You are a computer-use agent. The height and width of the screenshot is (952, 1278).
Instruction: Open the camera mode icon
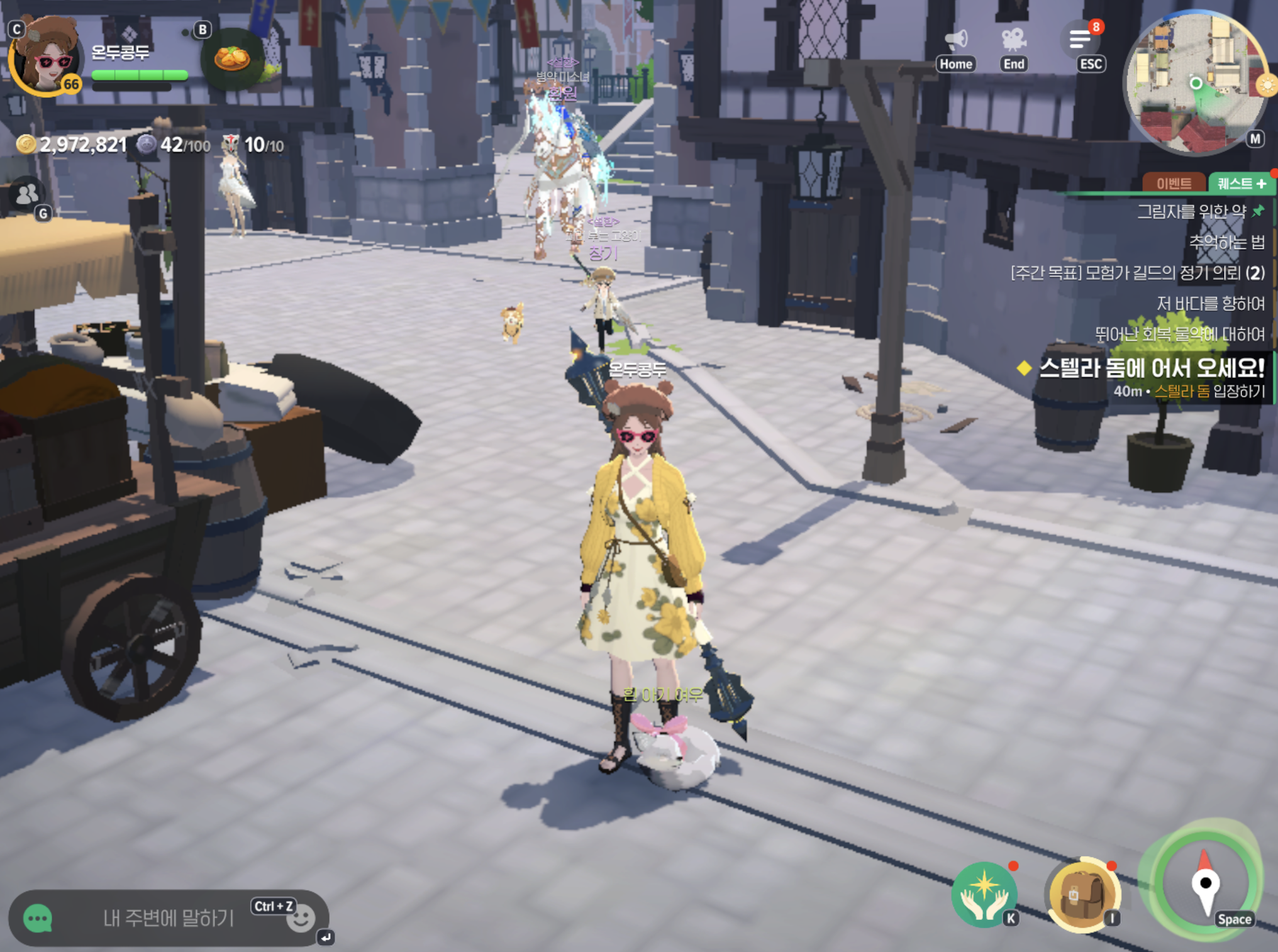[x=1013, y=41]
